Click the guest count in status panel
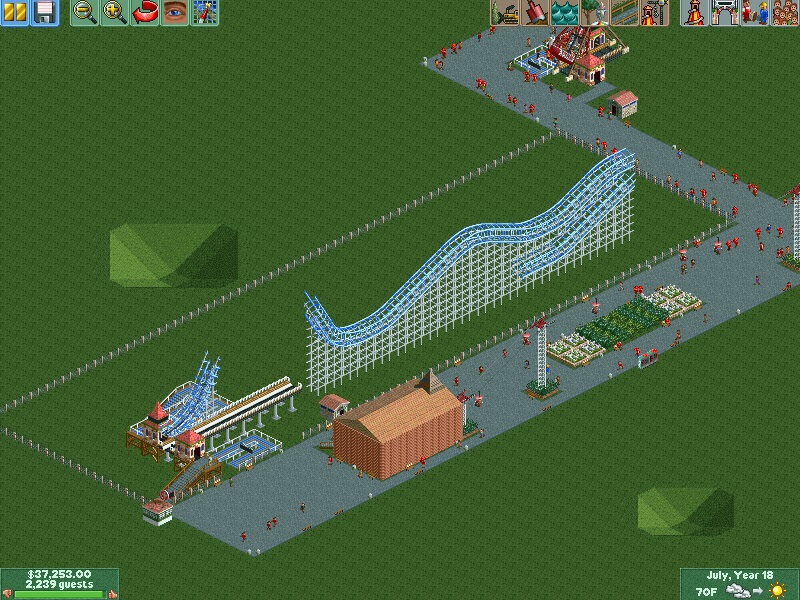The height and width of the screenshot is (600, 800). (x=59, y=584)
